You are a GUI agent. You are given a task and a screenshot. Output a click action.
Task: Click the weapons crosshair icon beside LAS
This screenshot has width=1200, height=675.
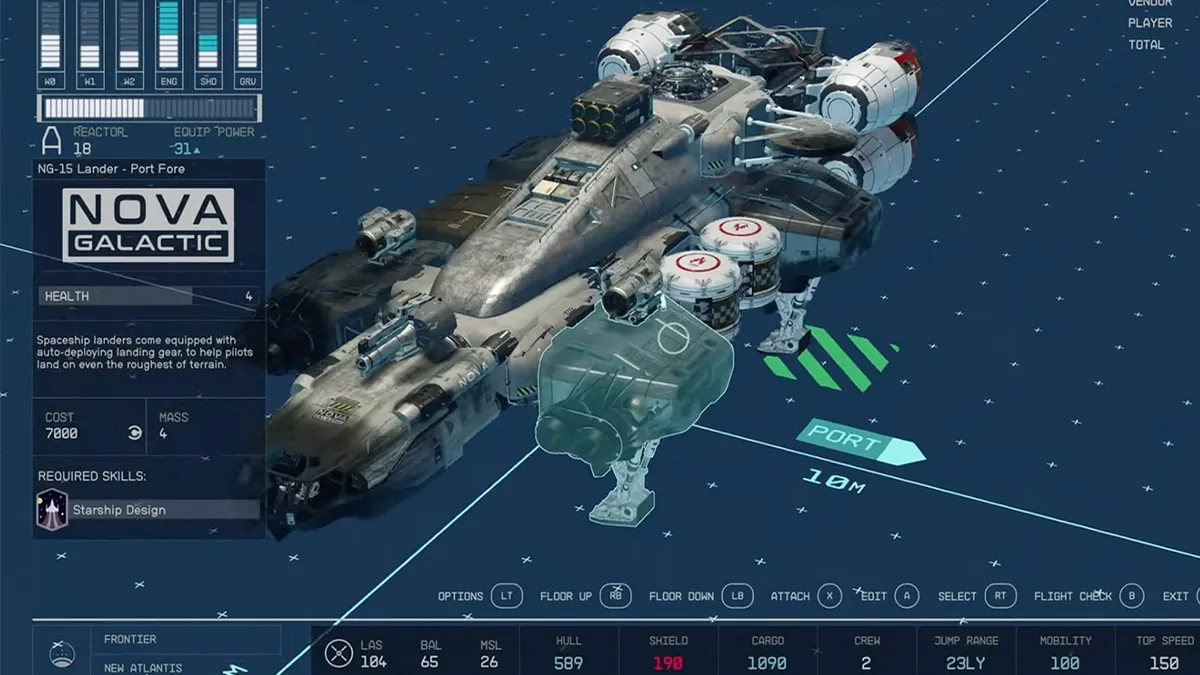pyautogui.click(x=340, y=653)
